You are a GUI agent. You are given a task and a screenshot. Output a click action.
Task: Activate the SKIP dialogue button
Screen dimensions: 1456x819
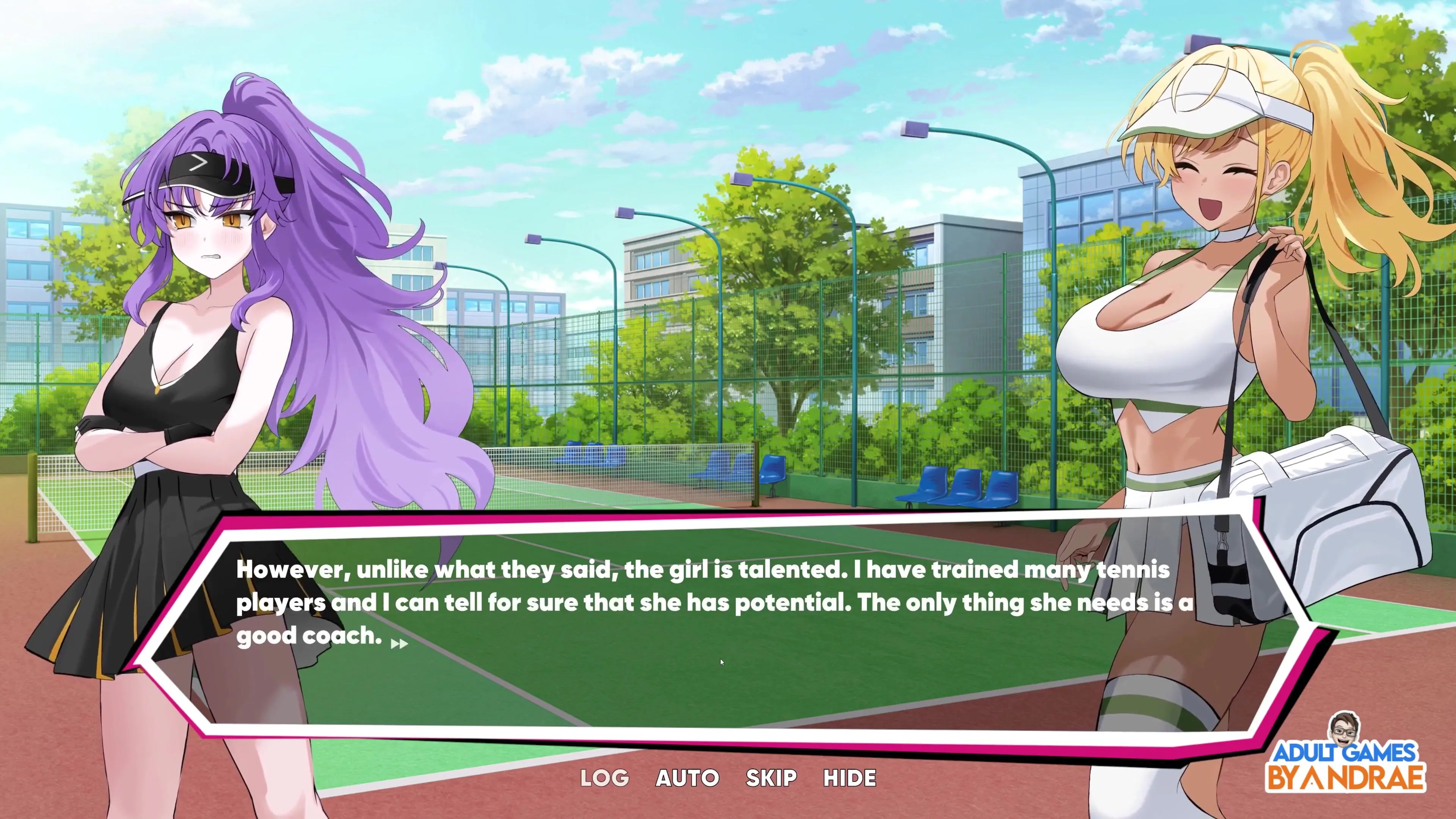(x=771, y=778)
